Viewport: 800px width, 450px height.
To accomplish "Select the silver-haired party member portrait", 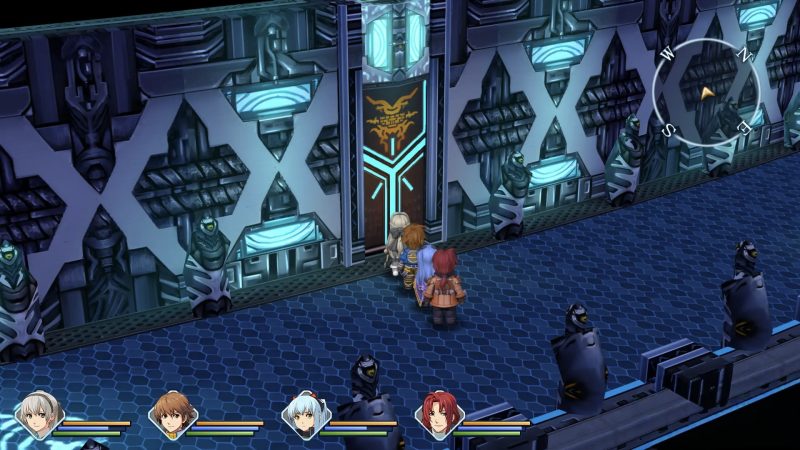I will (x=40, y=413).
